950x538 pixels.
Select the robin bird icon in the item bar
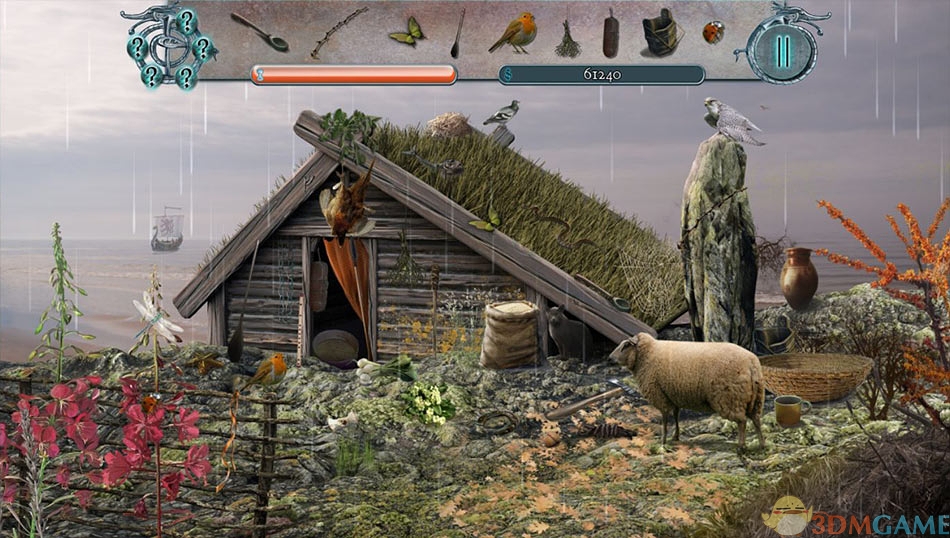coord(513,34)
